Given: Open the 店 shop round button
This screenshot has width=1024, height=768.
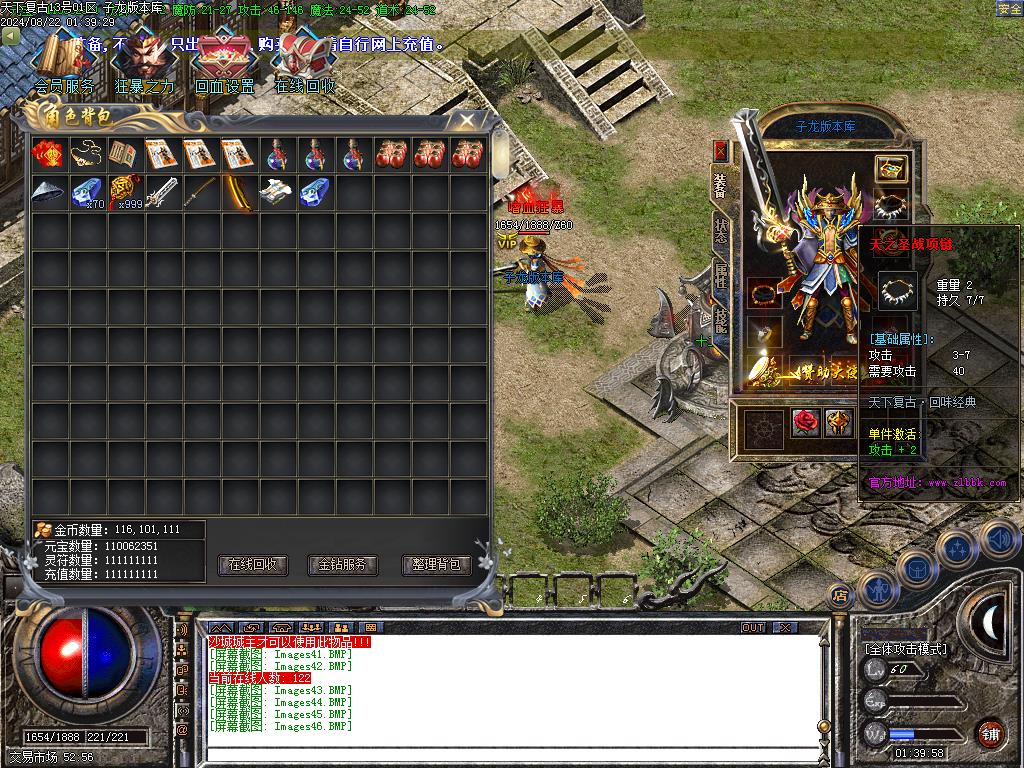Looking at the screenshot, I should coord(840,595).
